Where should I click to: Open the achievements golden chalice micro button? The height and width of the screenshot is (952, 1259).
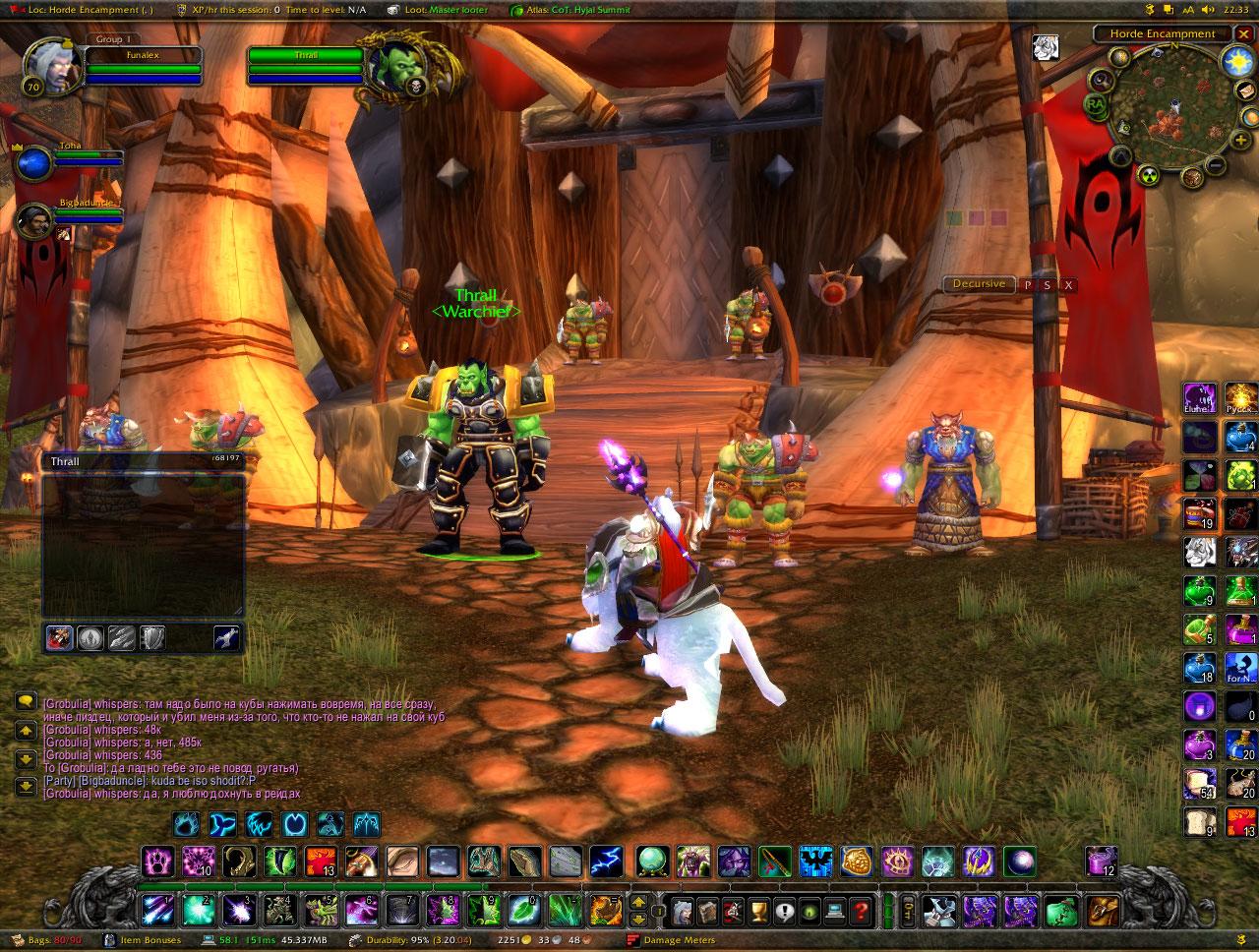pyautogui.click(x=758, y=911)
